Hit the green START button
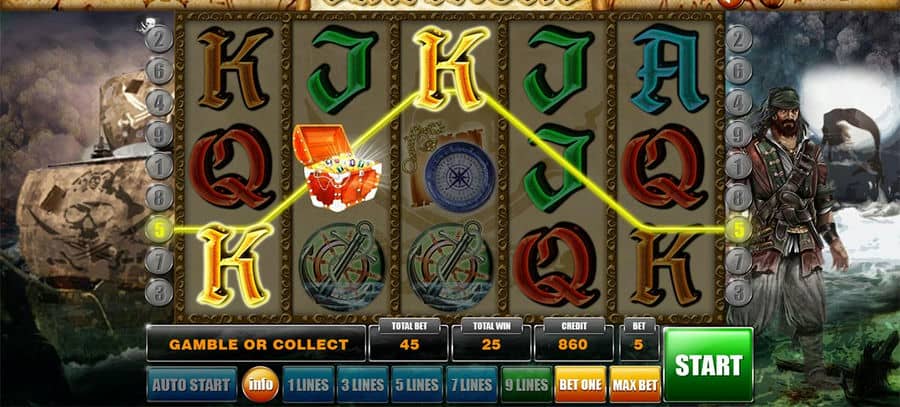This screenshot has height=407, width=900. [708, 364]
